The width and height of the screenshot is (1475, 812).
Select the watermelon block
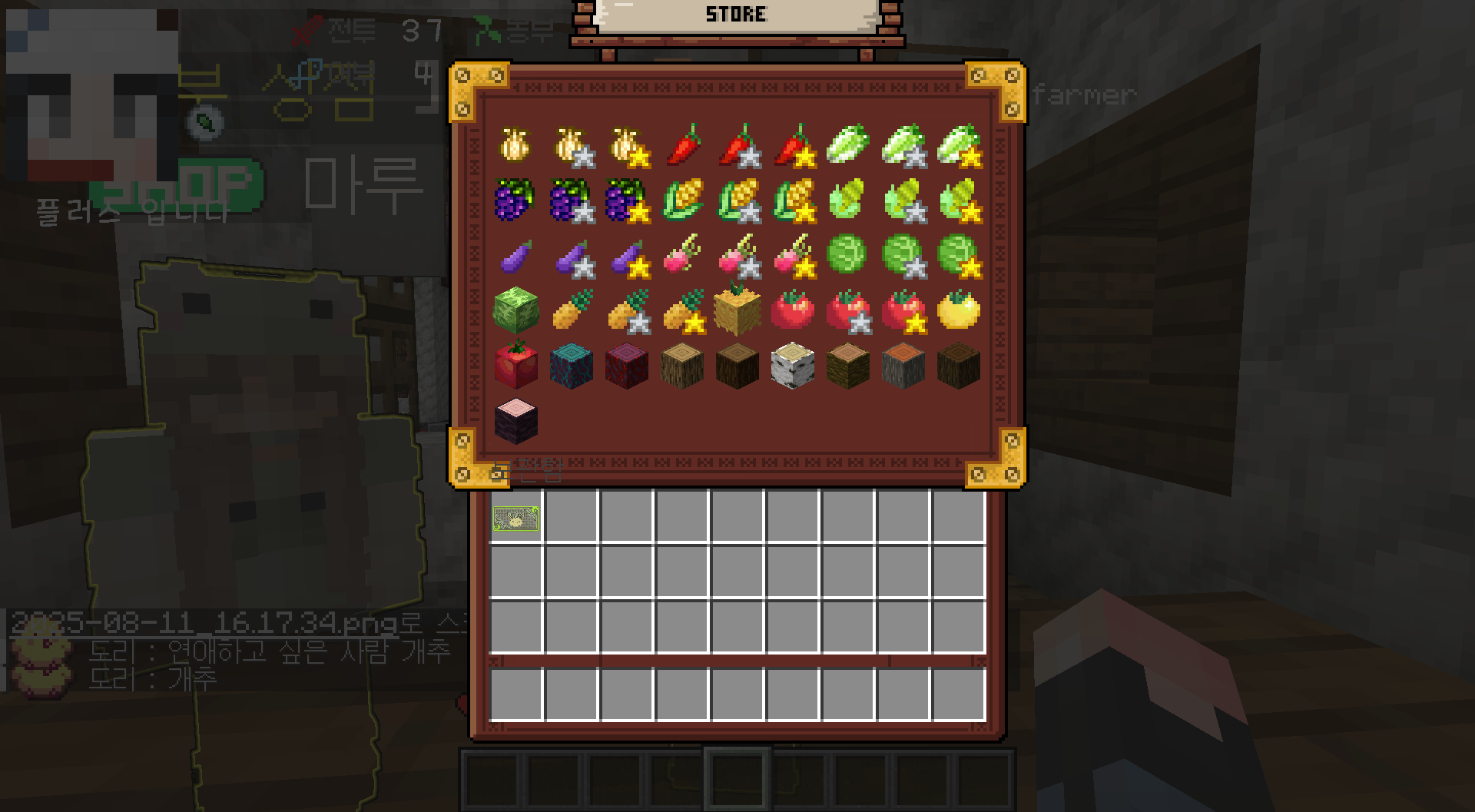[515, 310]
